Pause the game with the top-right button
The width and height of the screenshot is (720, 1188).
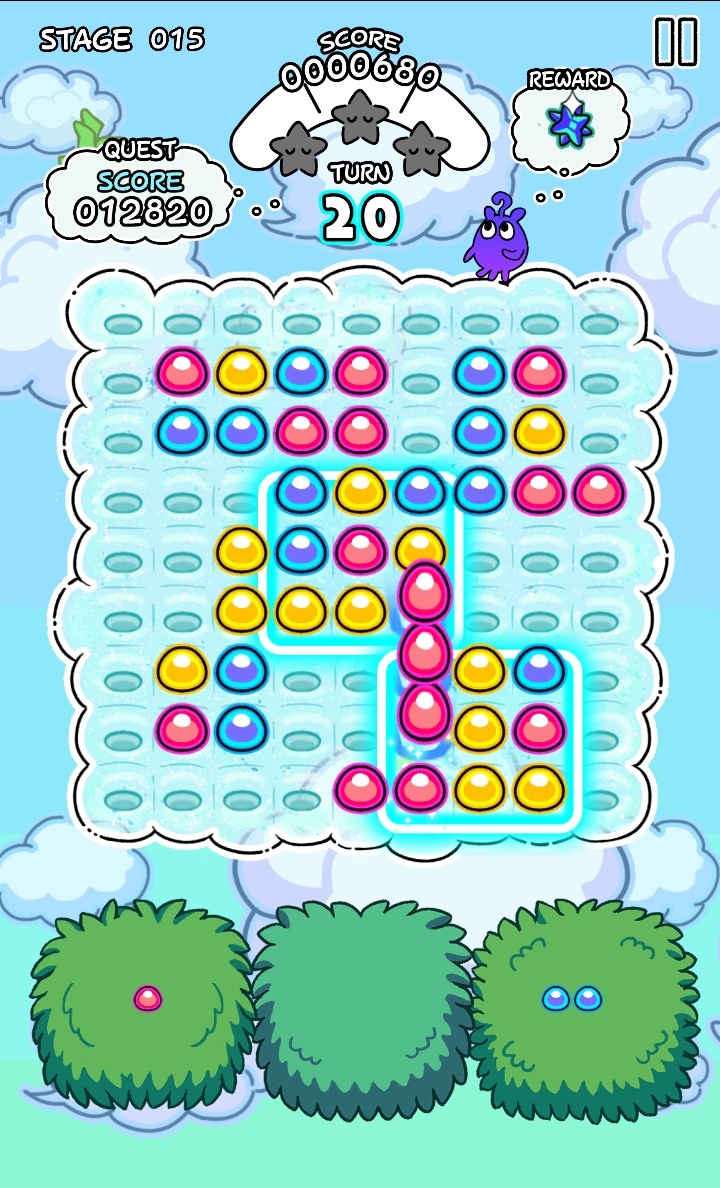675,42
